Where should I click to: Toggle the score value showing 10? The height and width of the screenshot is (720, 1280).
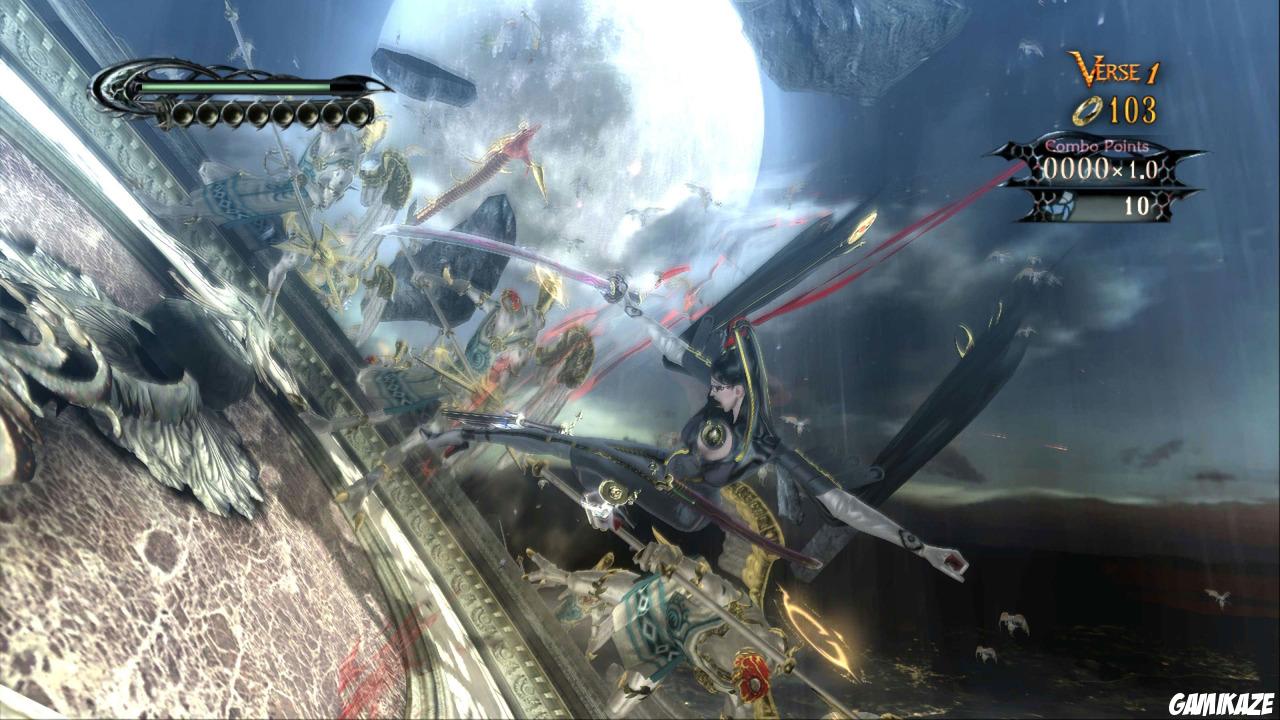(x=1137, y=204)
